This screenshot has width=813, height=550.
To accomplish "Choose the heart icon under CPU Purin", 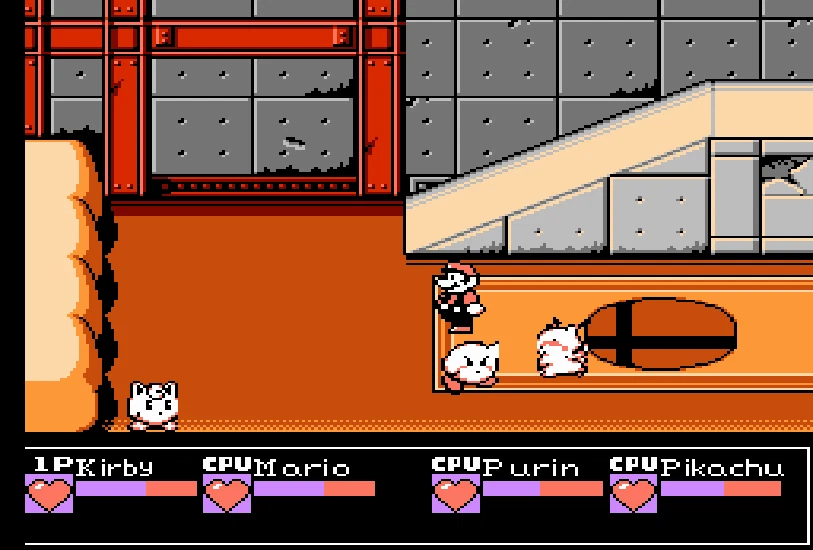I will coord(456,494).
